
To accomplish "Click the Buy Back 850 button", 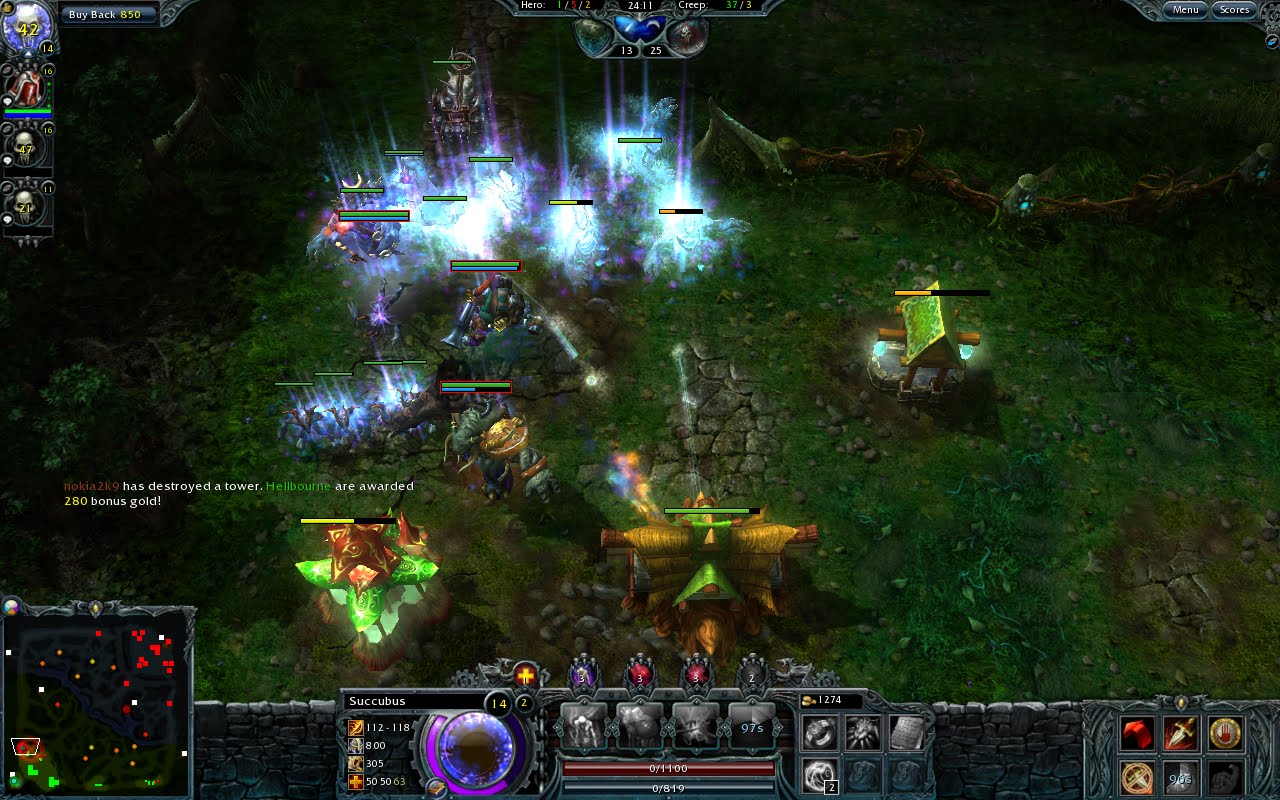I will click(x=107, y=13).
